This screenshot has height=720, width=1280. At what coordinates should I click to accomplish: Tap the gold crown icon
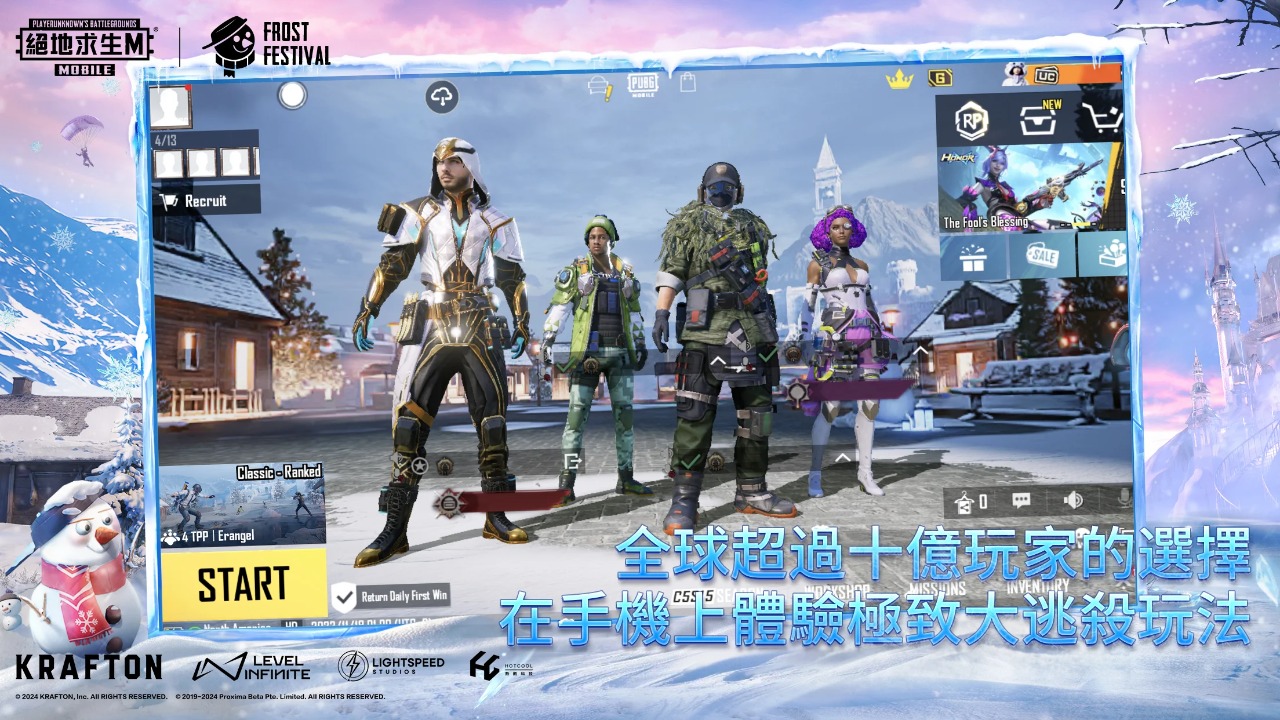[x=899, y=80]
